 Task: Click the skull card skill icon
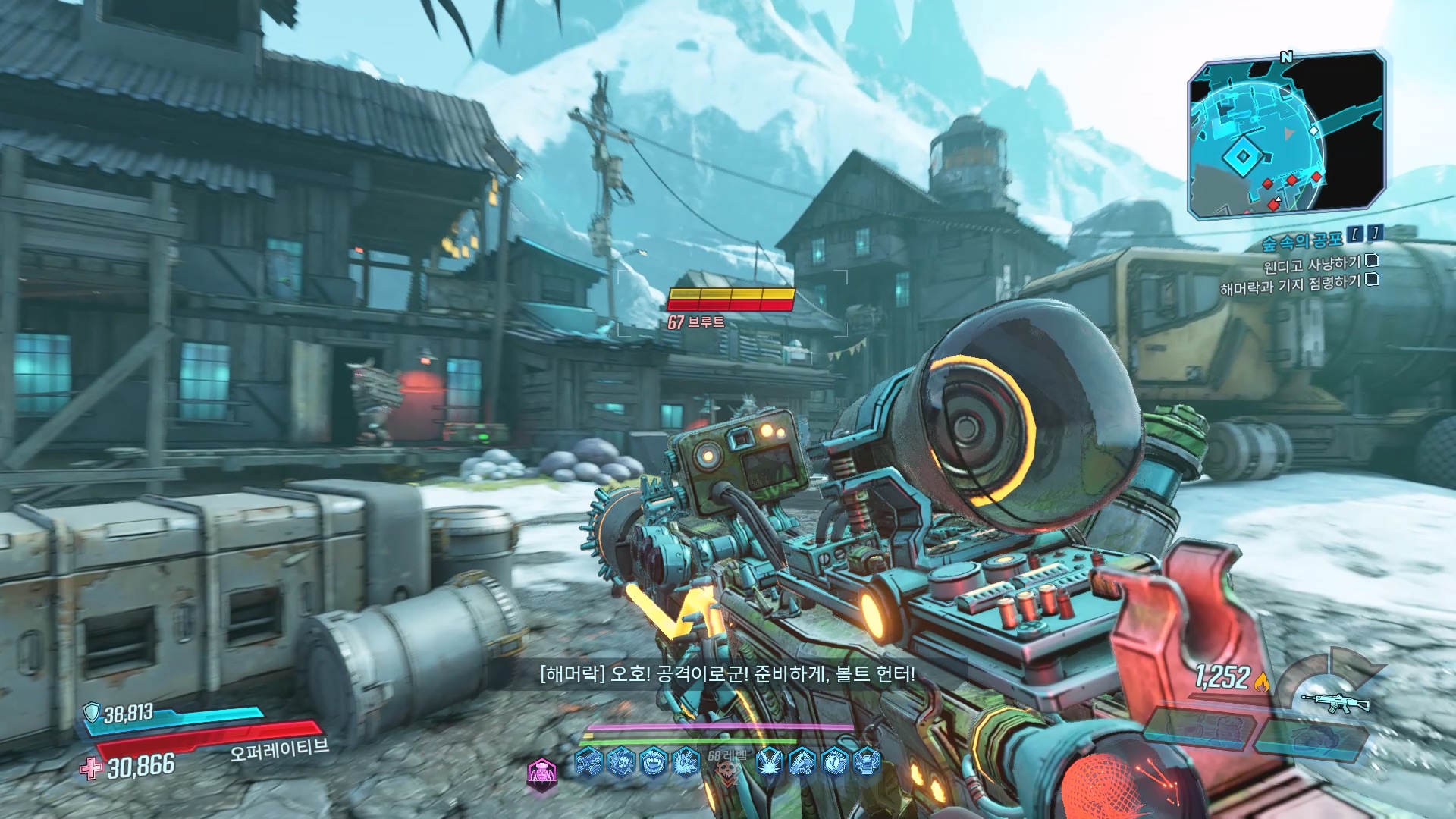[x=621, y=761]
